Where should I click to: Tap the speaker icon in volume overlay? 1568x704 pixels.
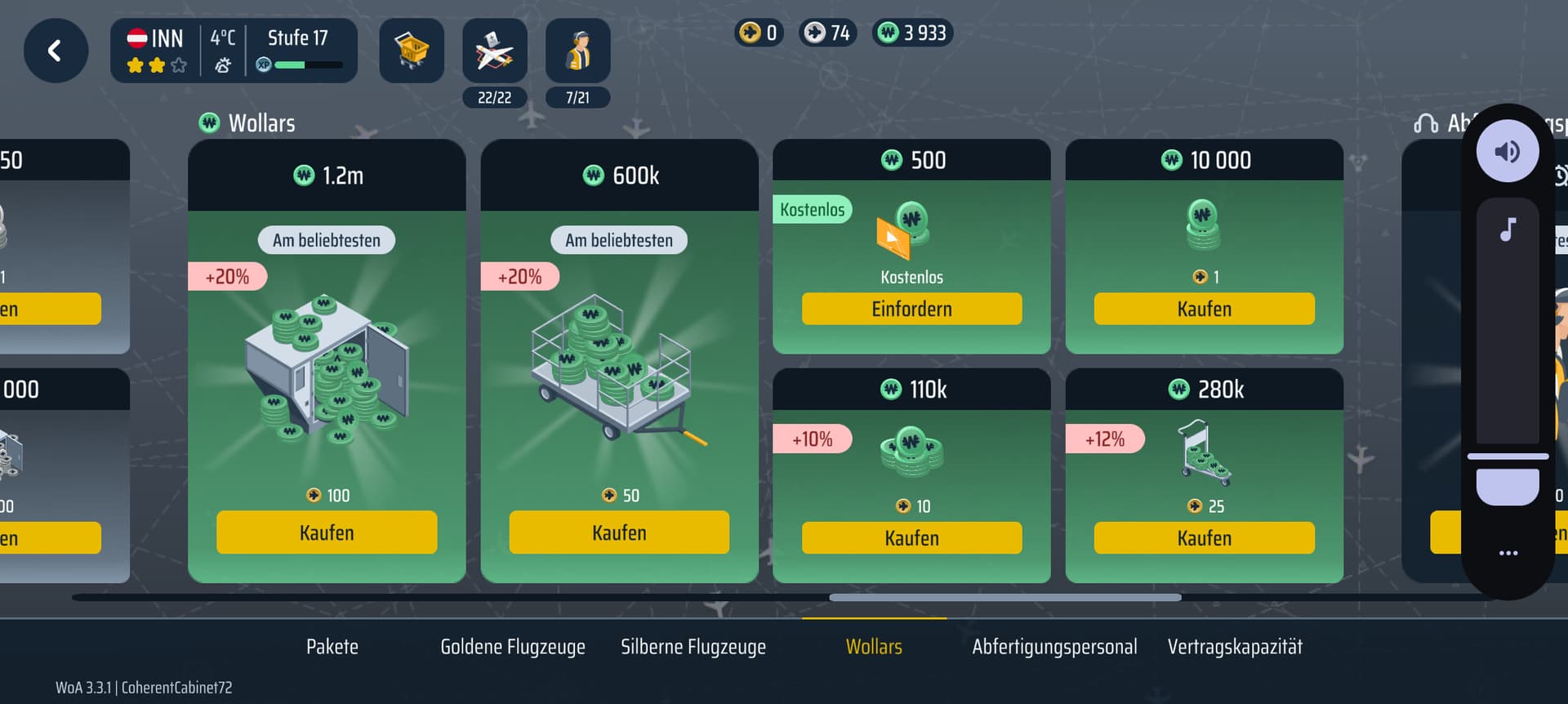pyautogui.click(x=1508, y=152)
